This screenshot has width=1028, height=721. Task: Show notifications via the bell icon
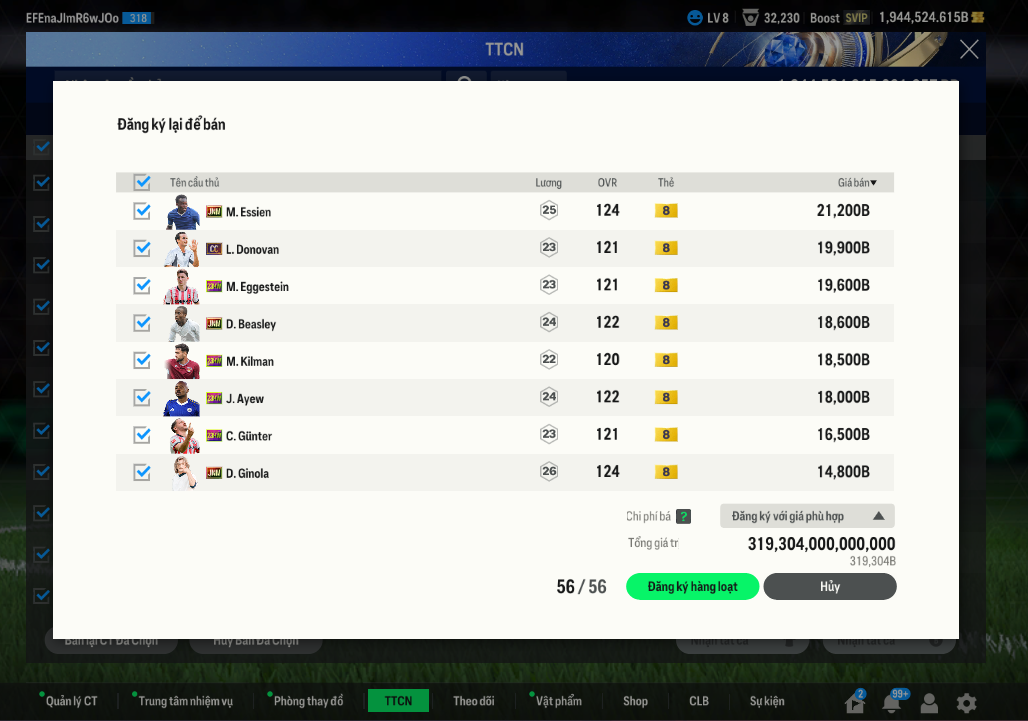[891, 703]
